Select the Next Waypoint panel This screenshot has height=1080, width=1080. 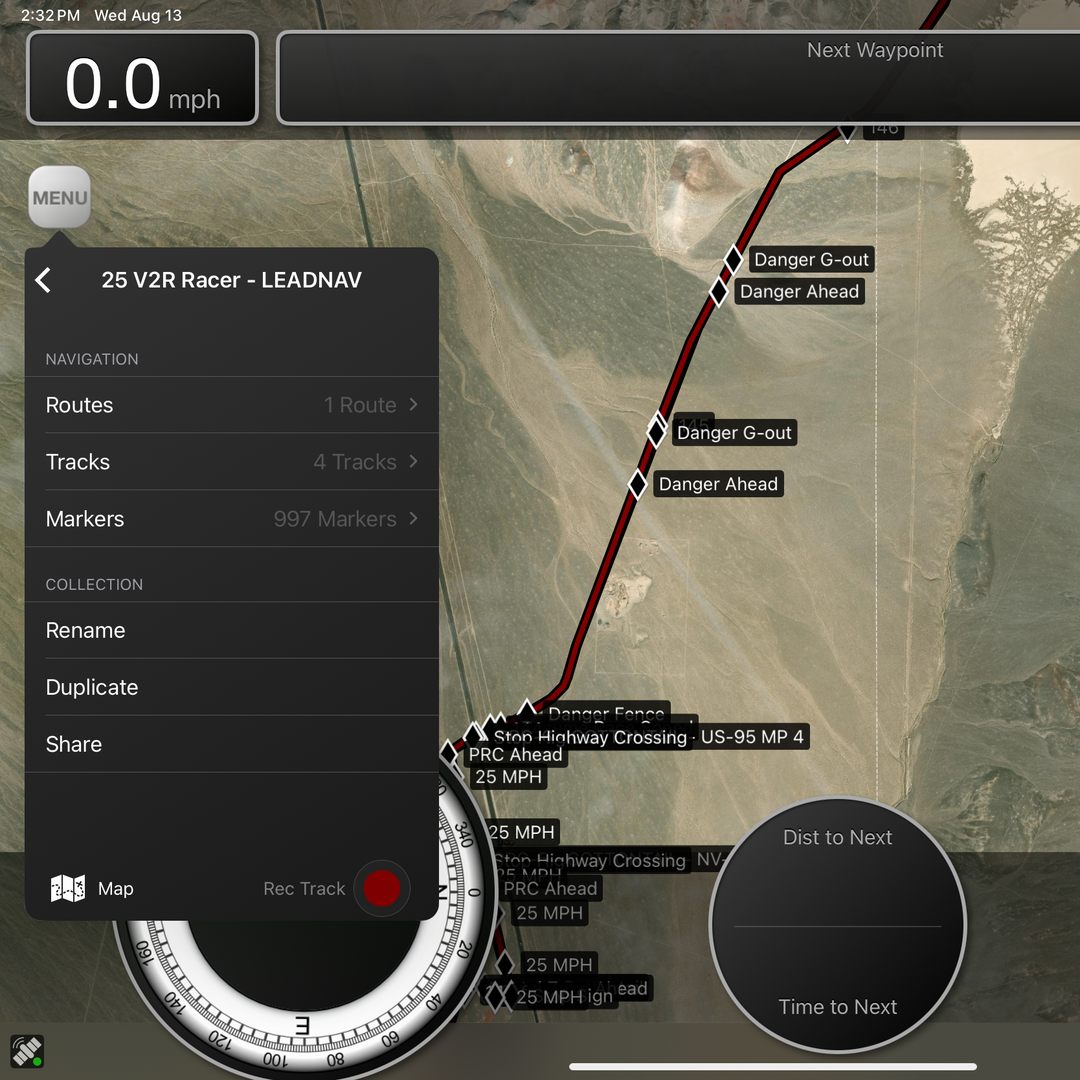[678, 78]
